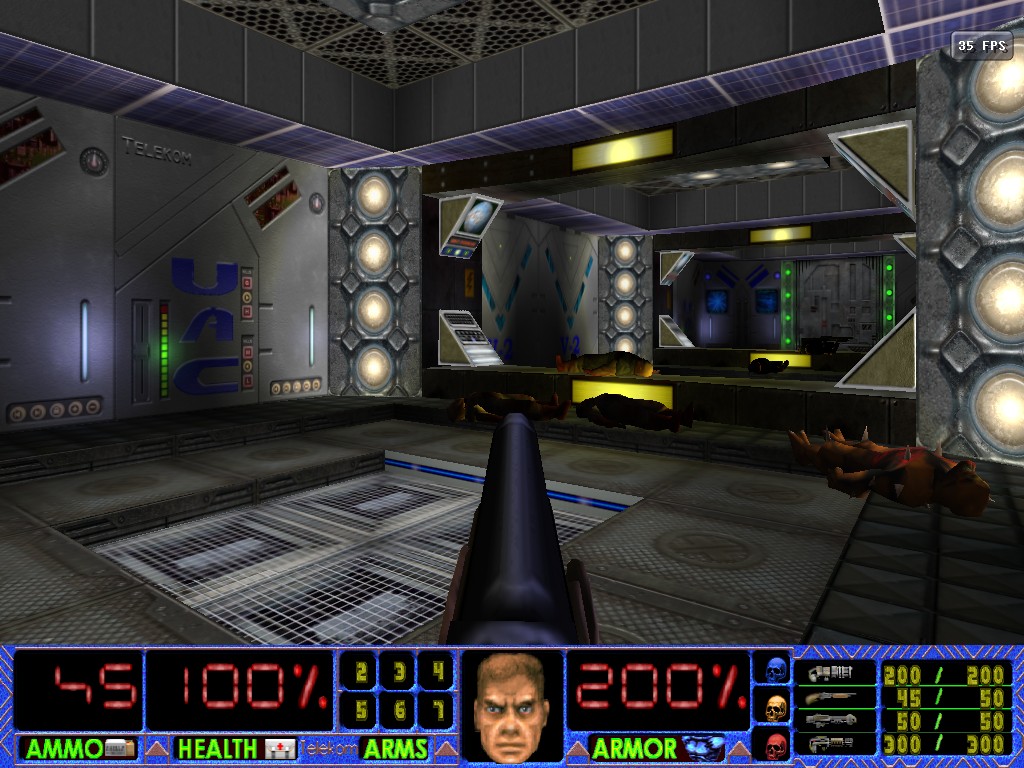This screenshot has width=1024, height=768.
Task: Choose the red skull key icon
Action: pyautogui.click(x=775, y=745)
